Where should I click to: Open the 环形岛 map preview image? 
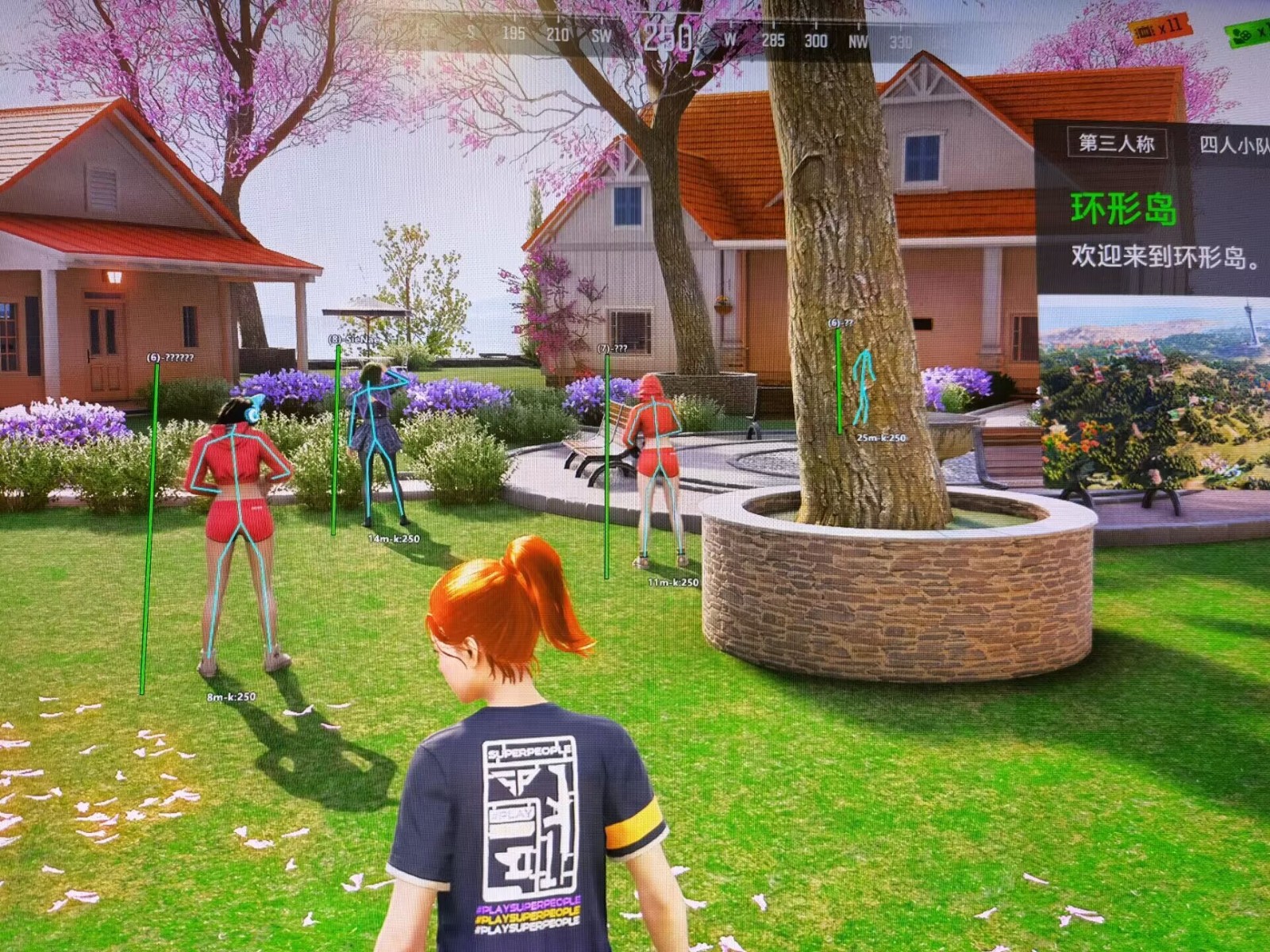[1155, 393]
